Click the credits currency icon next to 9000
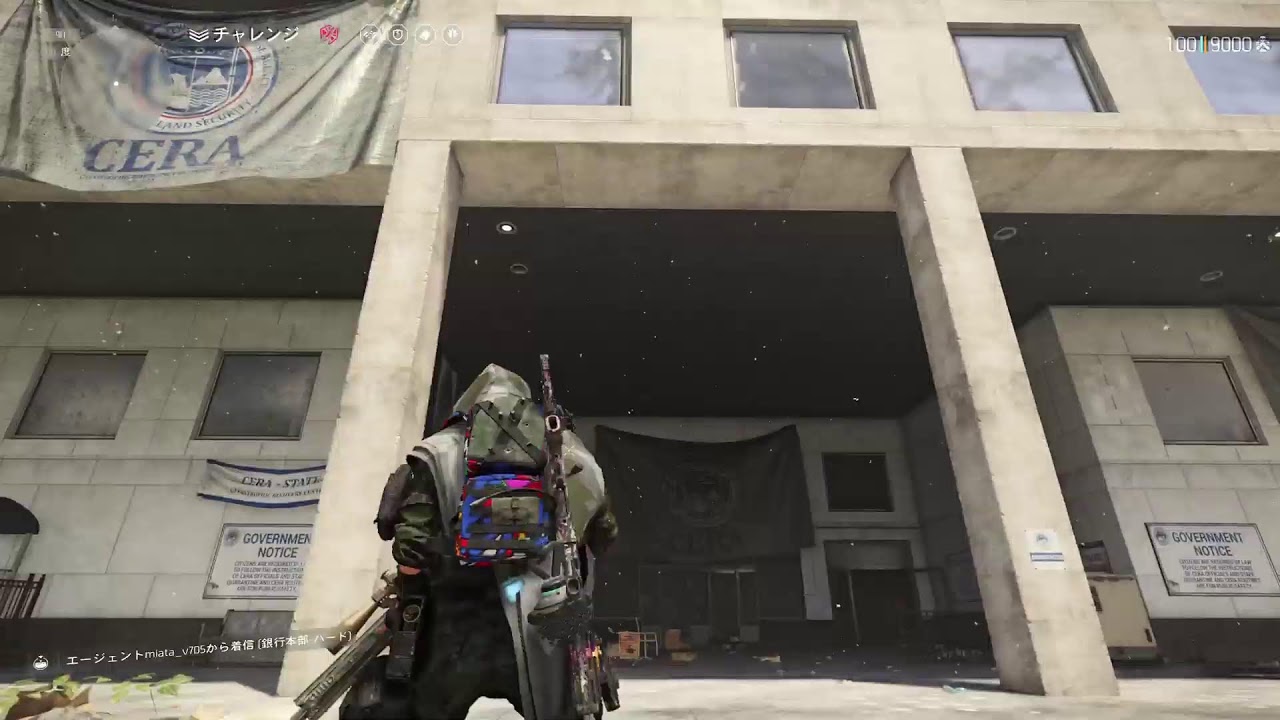The width and height of the screenshot is (1280, 720). (x=1263, y=42)
